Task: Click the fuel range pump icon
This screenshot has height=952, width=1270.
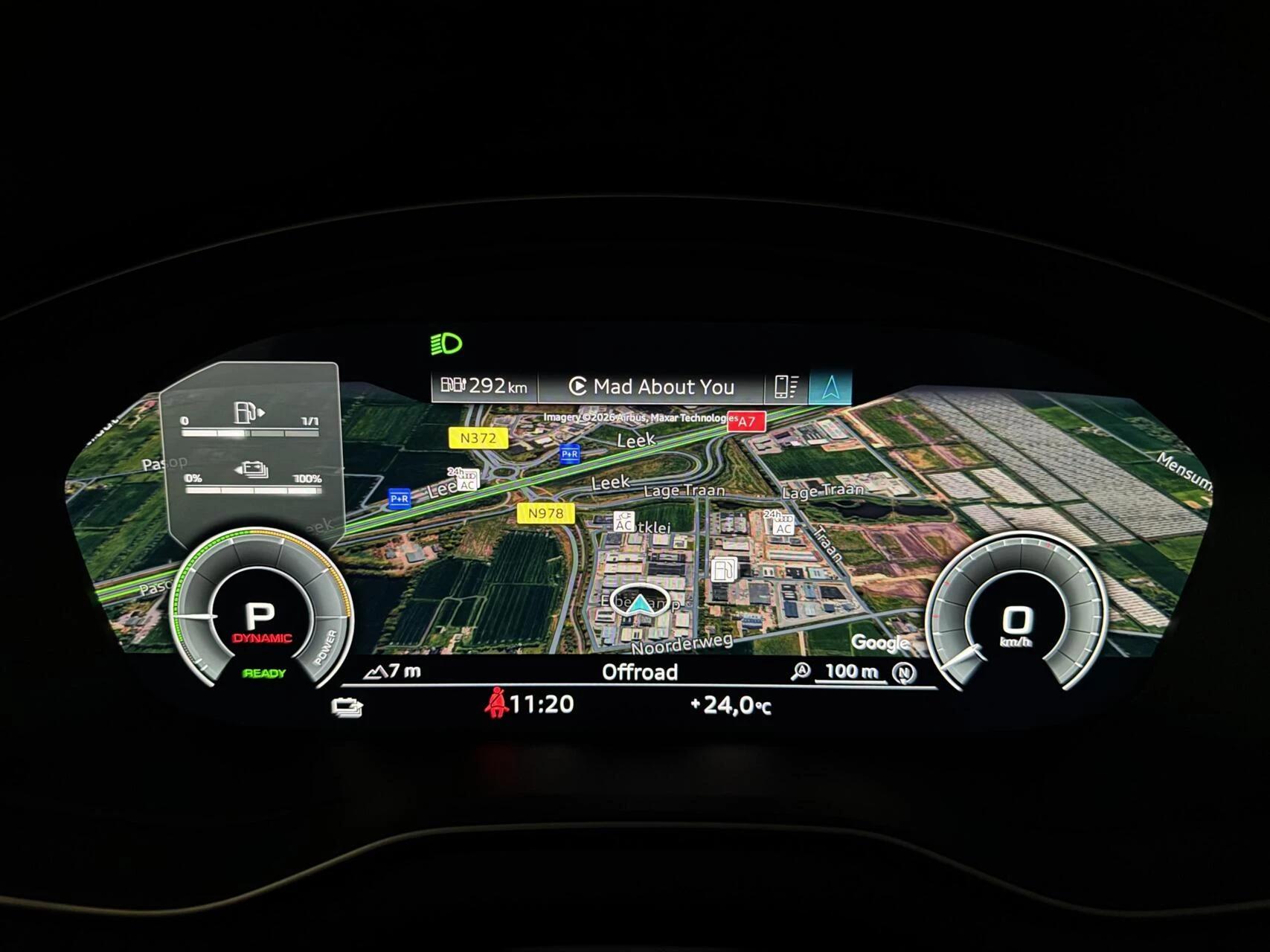Action: (451, 386)
